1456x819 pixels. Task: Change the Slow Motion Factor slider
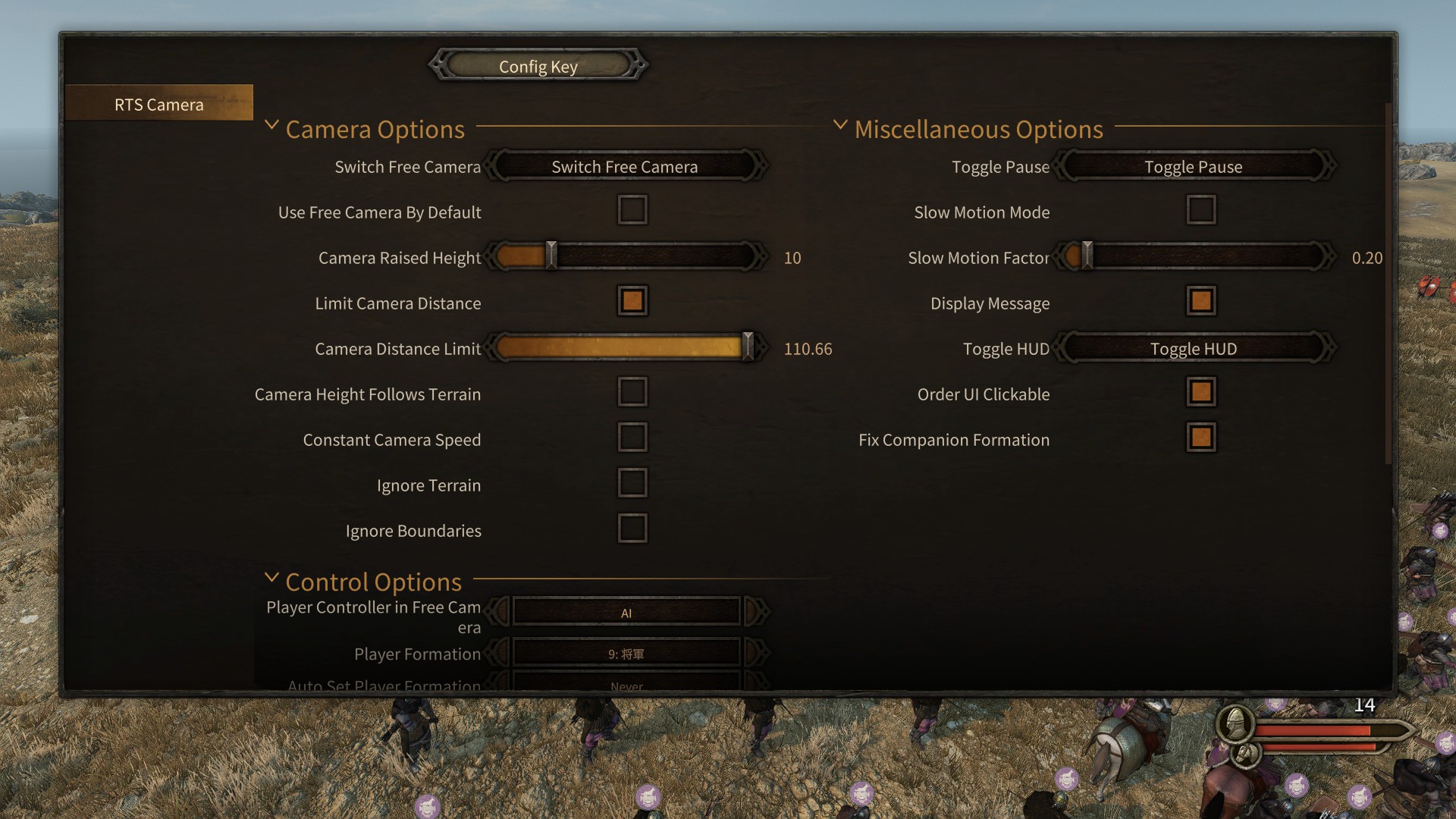tap(1087, 256)
